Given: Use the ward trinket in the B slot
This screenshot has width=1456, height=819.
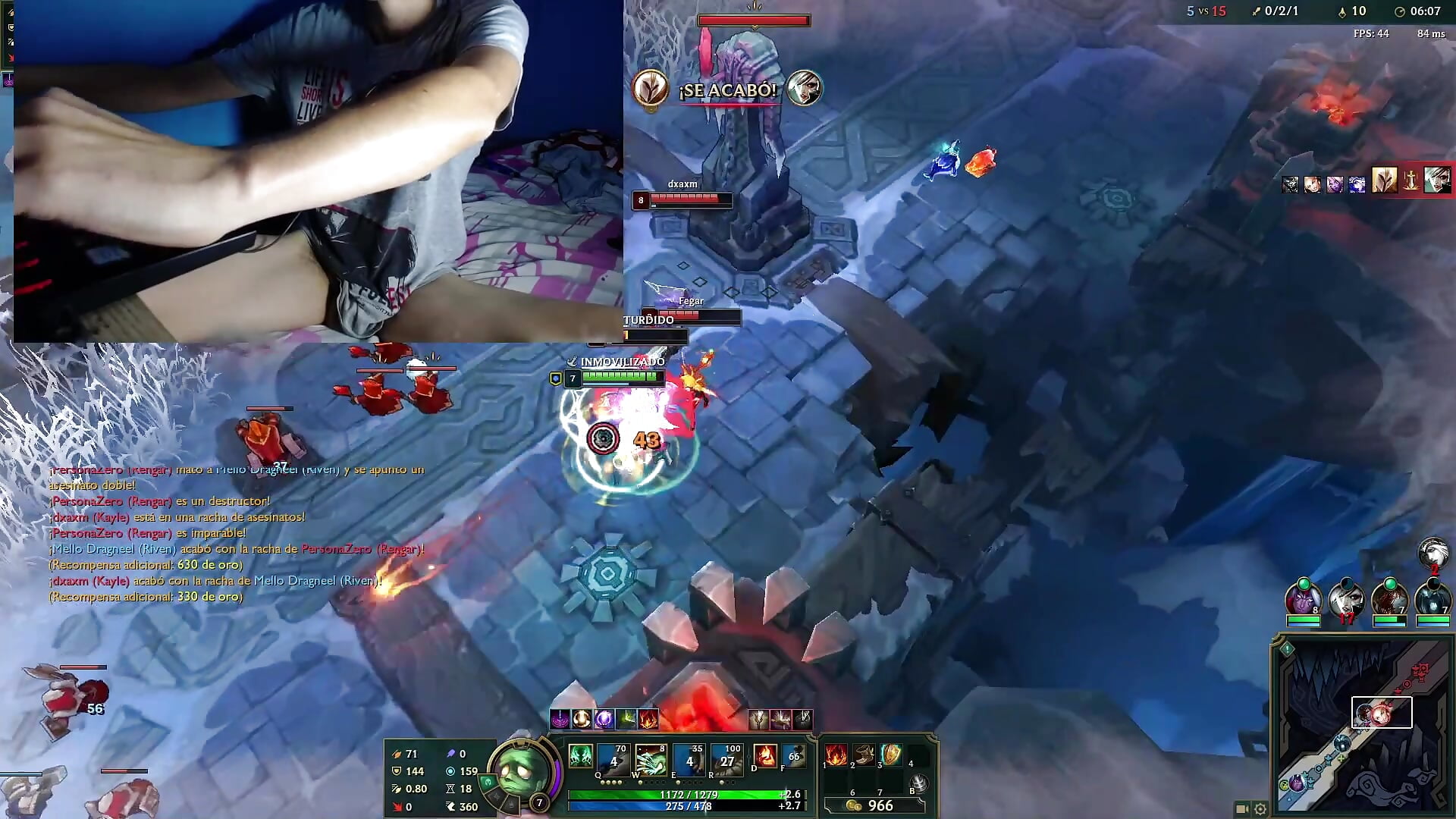Looking at the screenshot, I should pyautogui.click(x=920, y=781).
